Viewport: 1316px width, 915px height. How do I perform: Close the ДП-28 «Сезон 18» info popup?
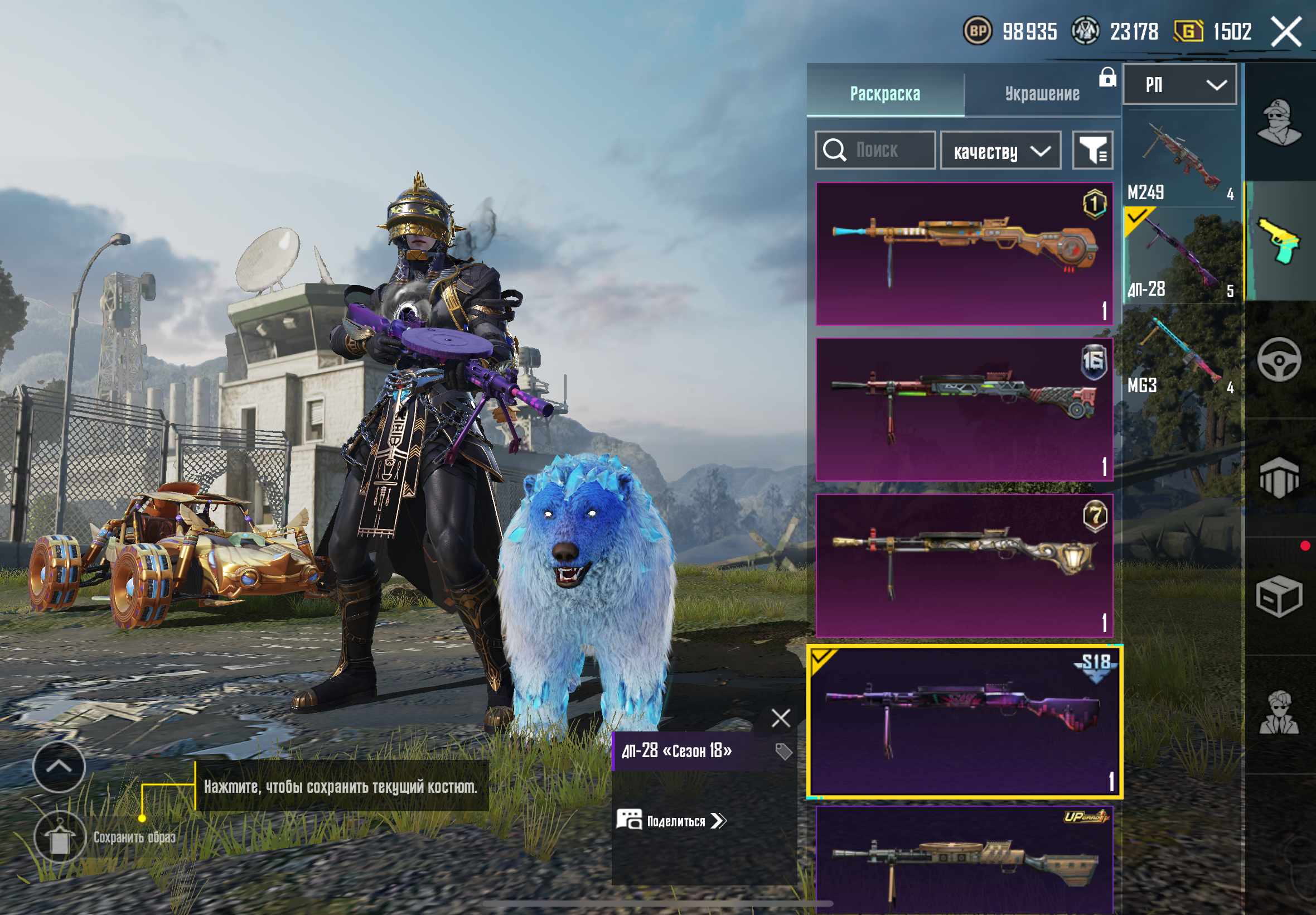(x=780, y=718)
